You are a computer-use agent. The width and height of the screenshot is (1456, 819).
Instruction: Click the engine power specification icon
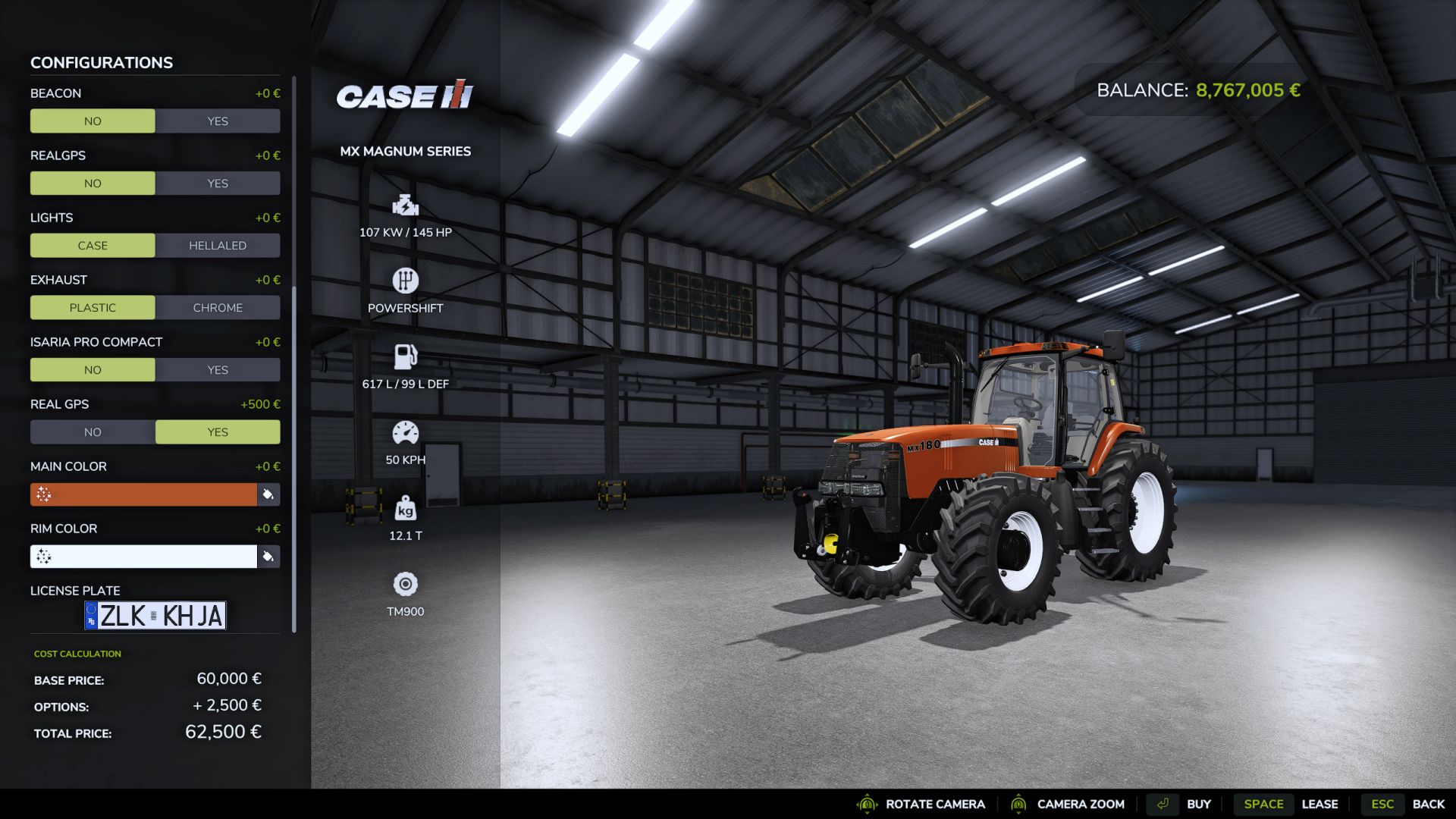[405, 206]
